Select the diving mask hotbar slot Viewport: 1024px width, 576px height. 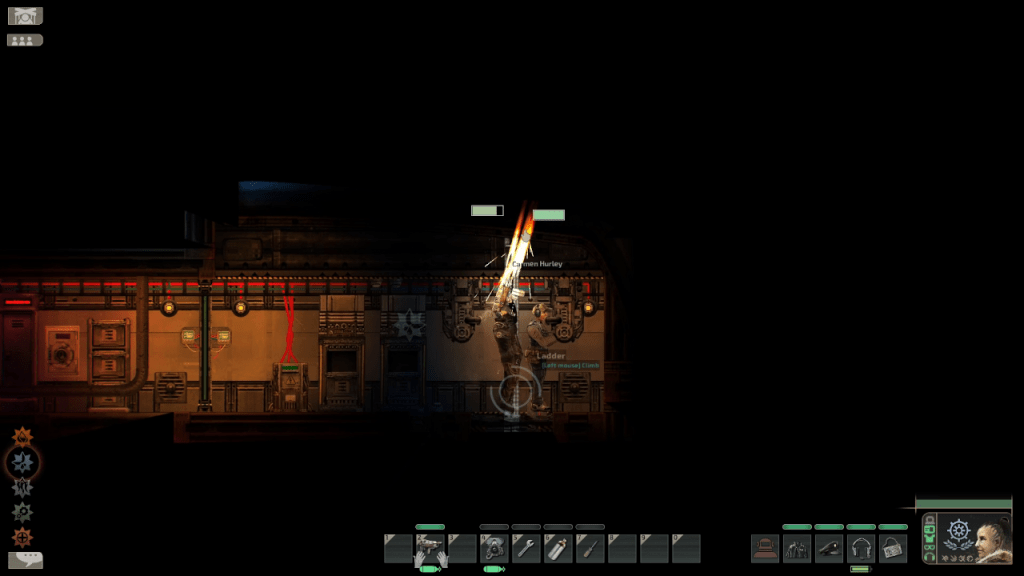click(494, 548)
